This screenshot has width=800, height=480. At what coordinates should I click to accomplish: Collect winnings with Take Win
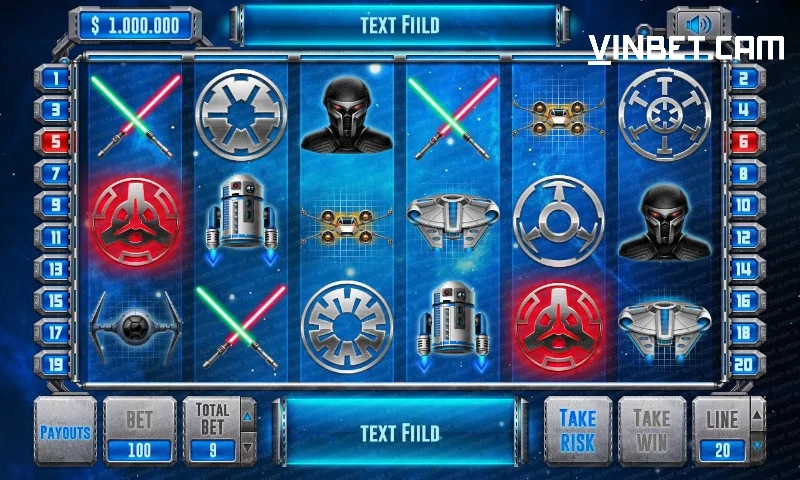(650, 431)
